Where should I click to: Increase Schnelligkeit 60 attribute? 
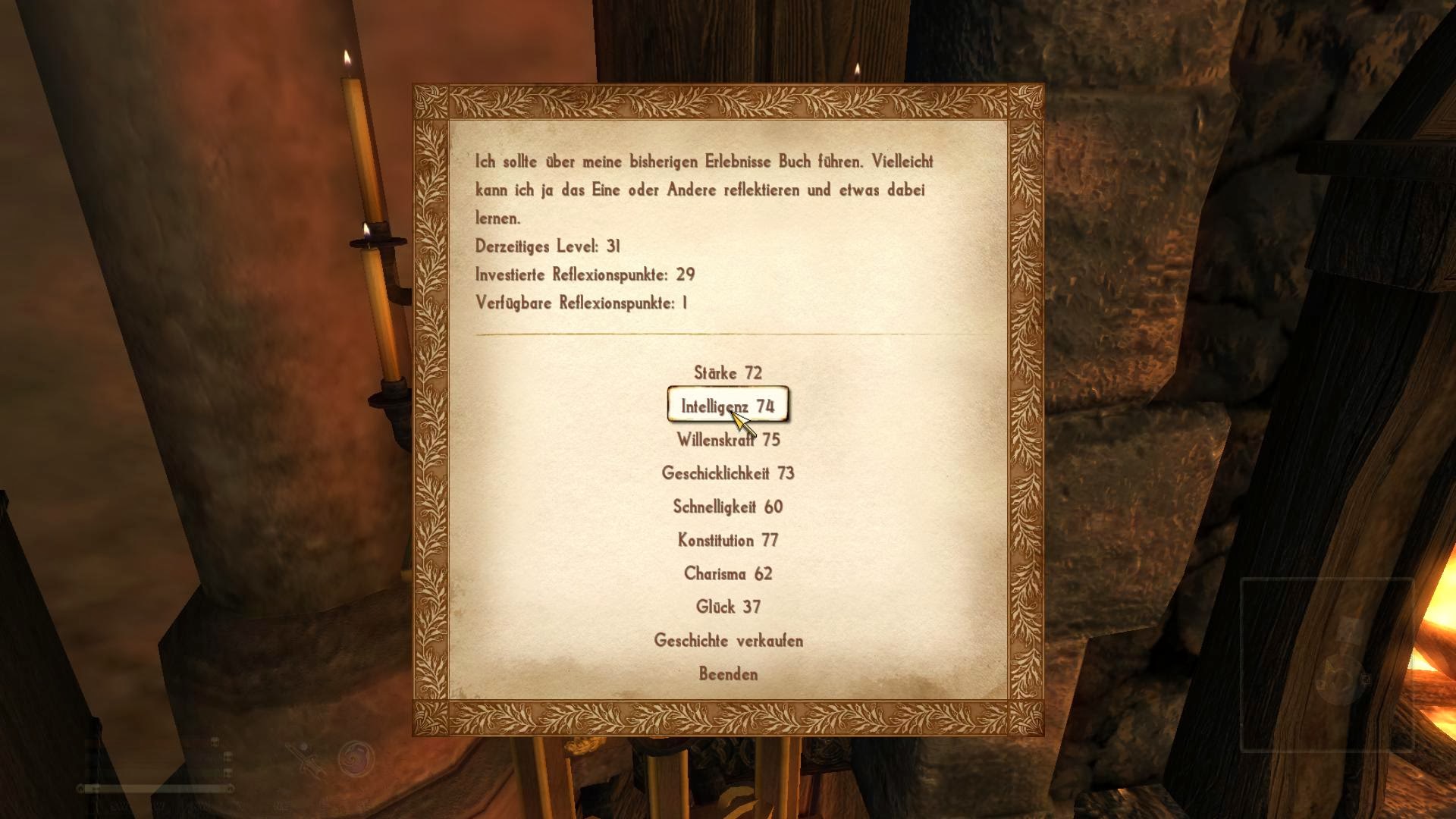(x=728, y=507)
